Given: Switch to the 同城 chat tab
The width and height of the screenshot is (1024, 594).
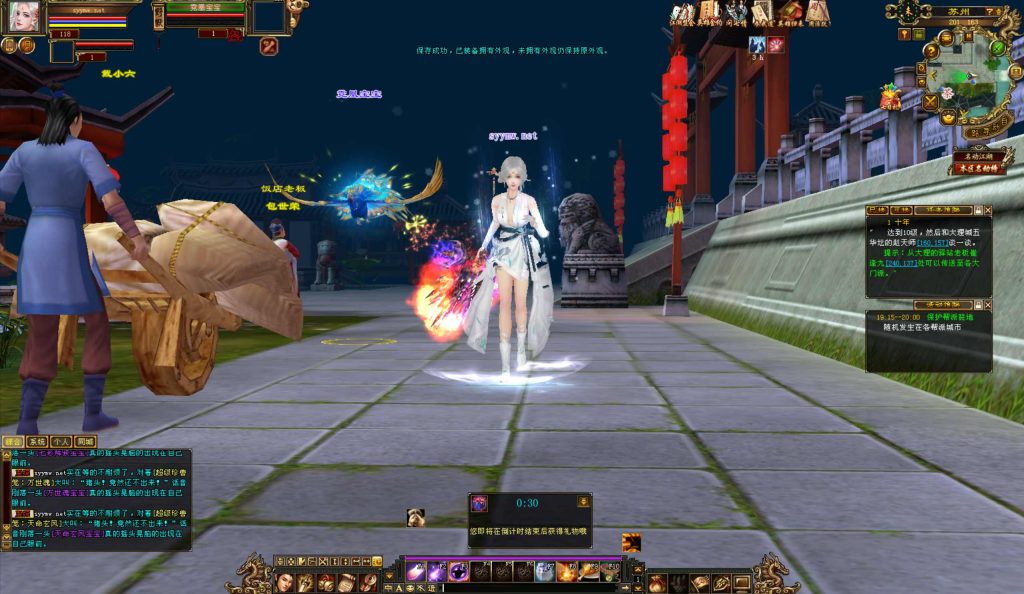Looking at the screenshot, I should (85, 441).
